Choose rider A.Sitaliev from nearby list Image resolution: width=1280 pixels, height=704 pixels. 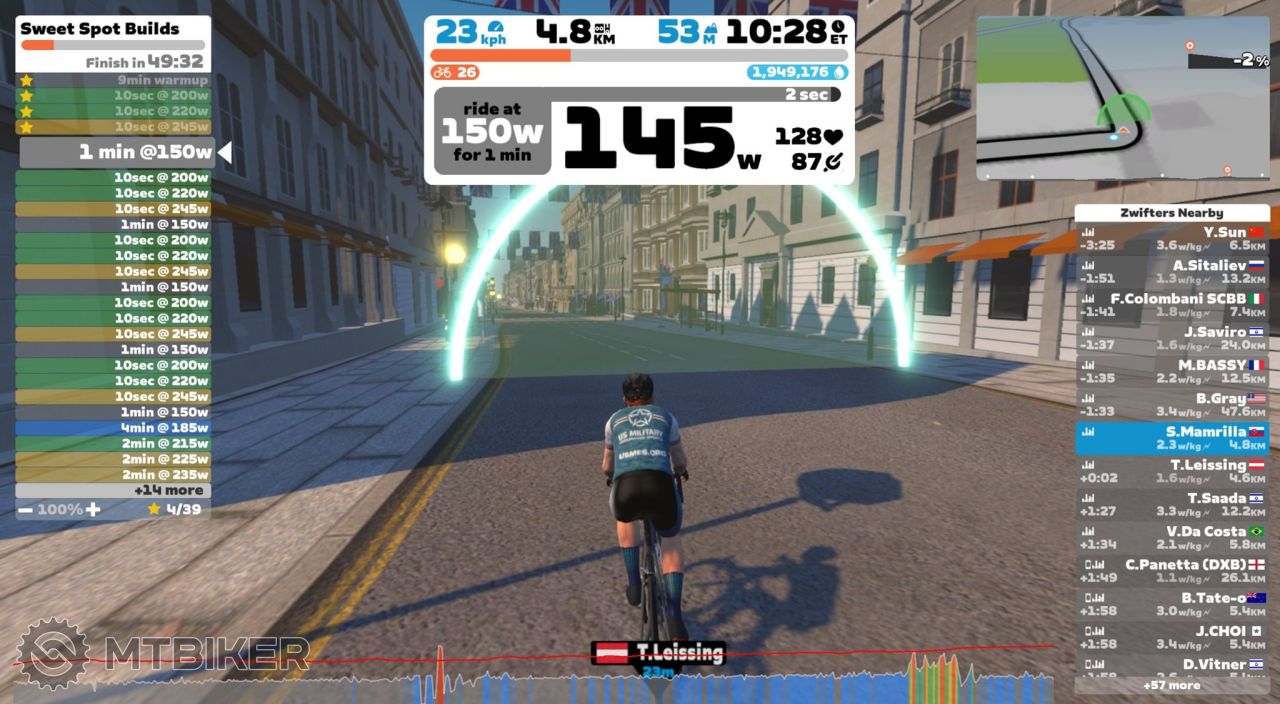click(x=1172, y=272)
